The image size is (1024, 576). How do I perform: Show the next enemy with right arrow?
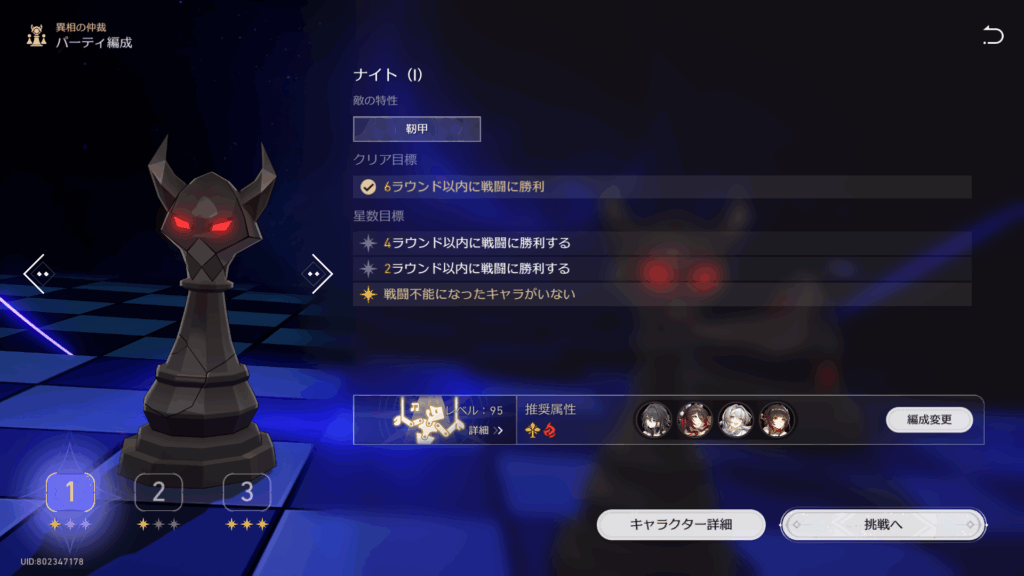(317, 272)
